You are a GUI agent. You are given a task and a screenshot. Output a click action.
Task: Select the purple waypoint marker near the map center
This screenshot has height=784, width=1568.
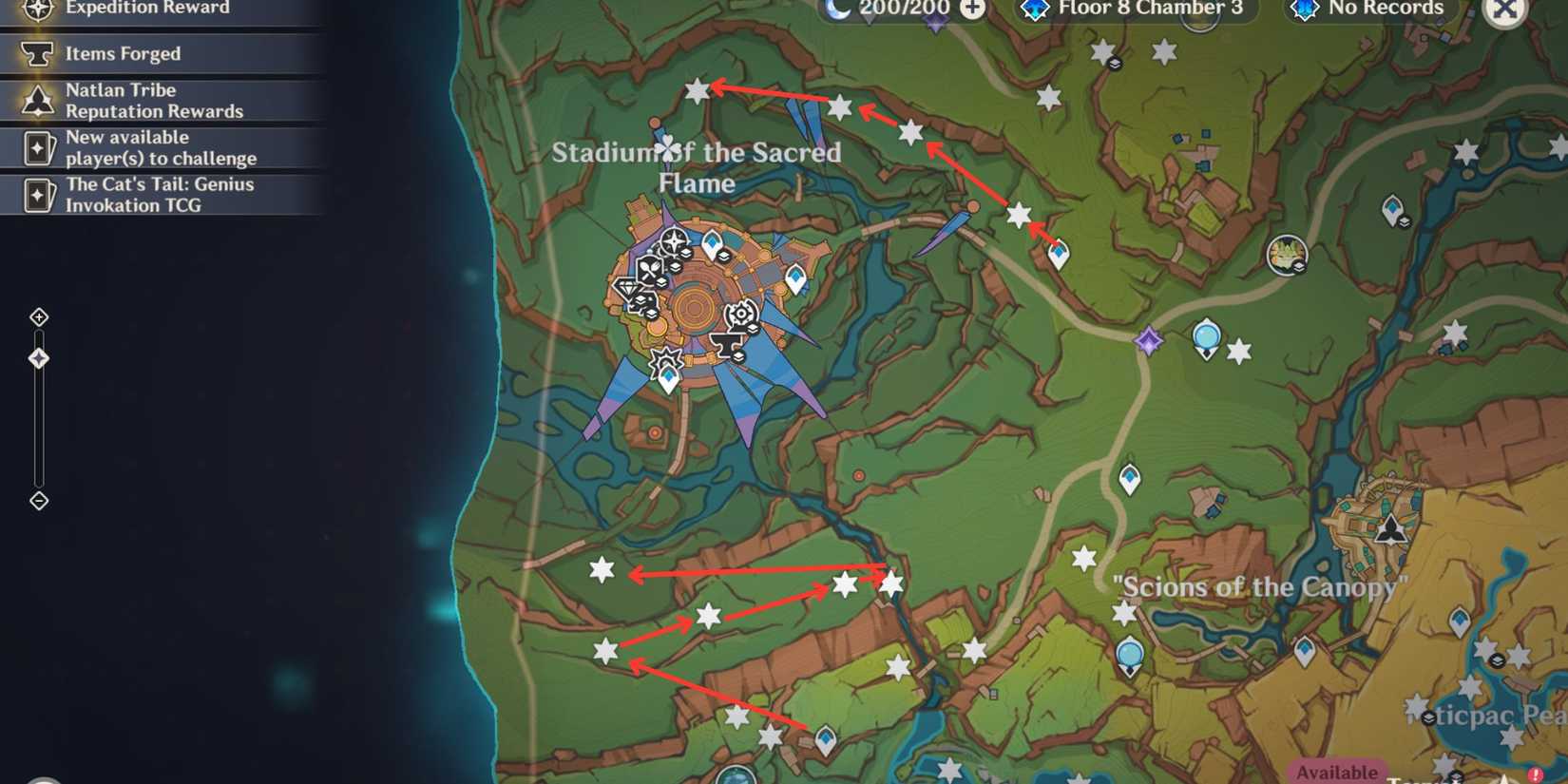point(1147,338)
